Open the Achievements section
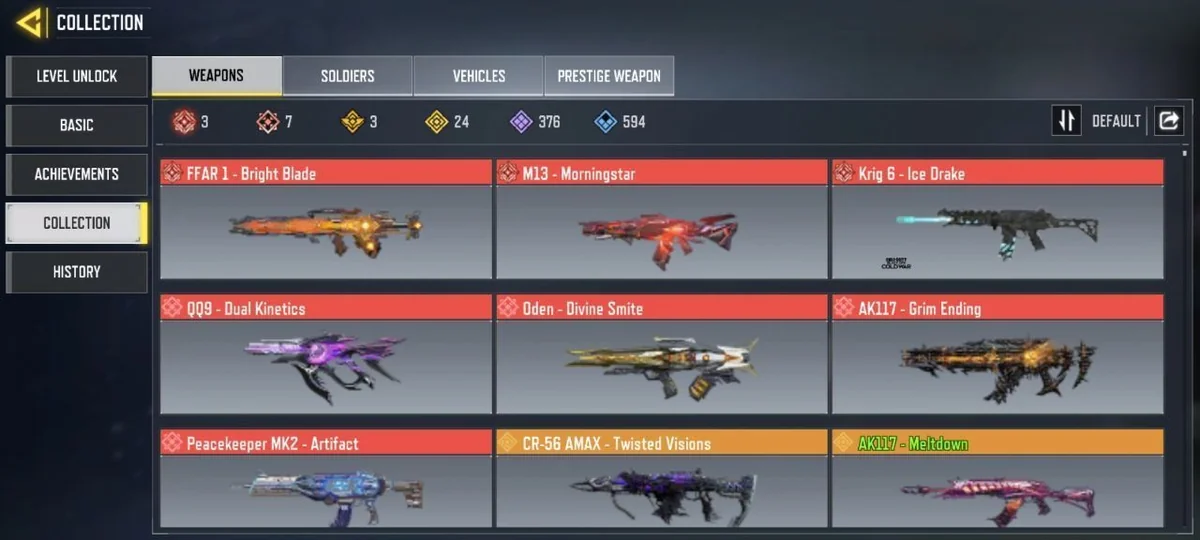Screen dimensions: 1200x540 click(x=76, y=174)
